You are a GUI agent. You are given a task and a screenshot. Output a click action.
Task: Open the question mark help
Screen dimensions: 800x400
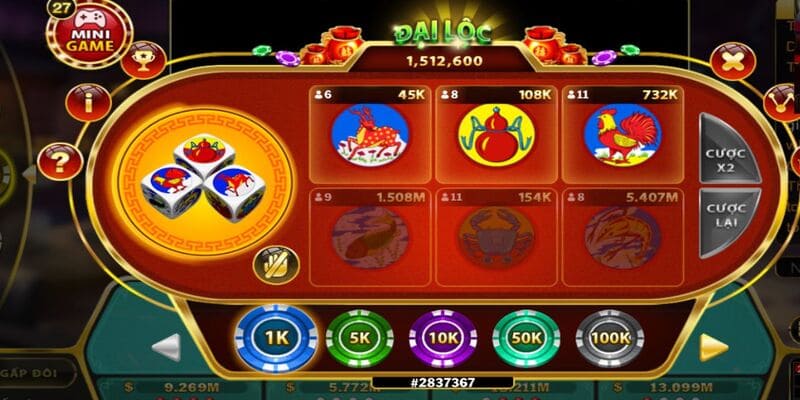(61, 160)
